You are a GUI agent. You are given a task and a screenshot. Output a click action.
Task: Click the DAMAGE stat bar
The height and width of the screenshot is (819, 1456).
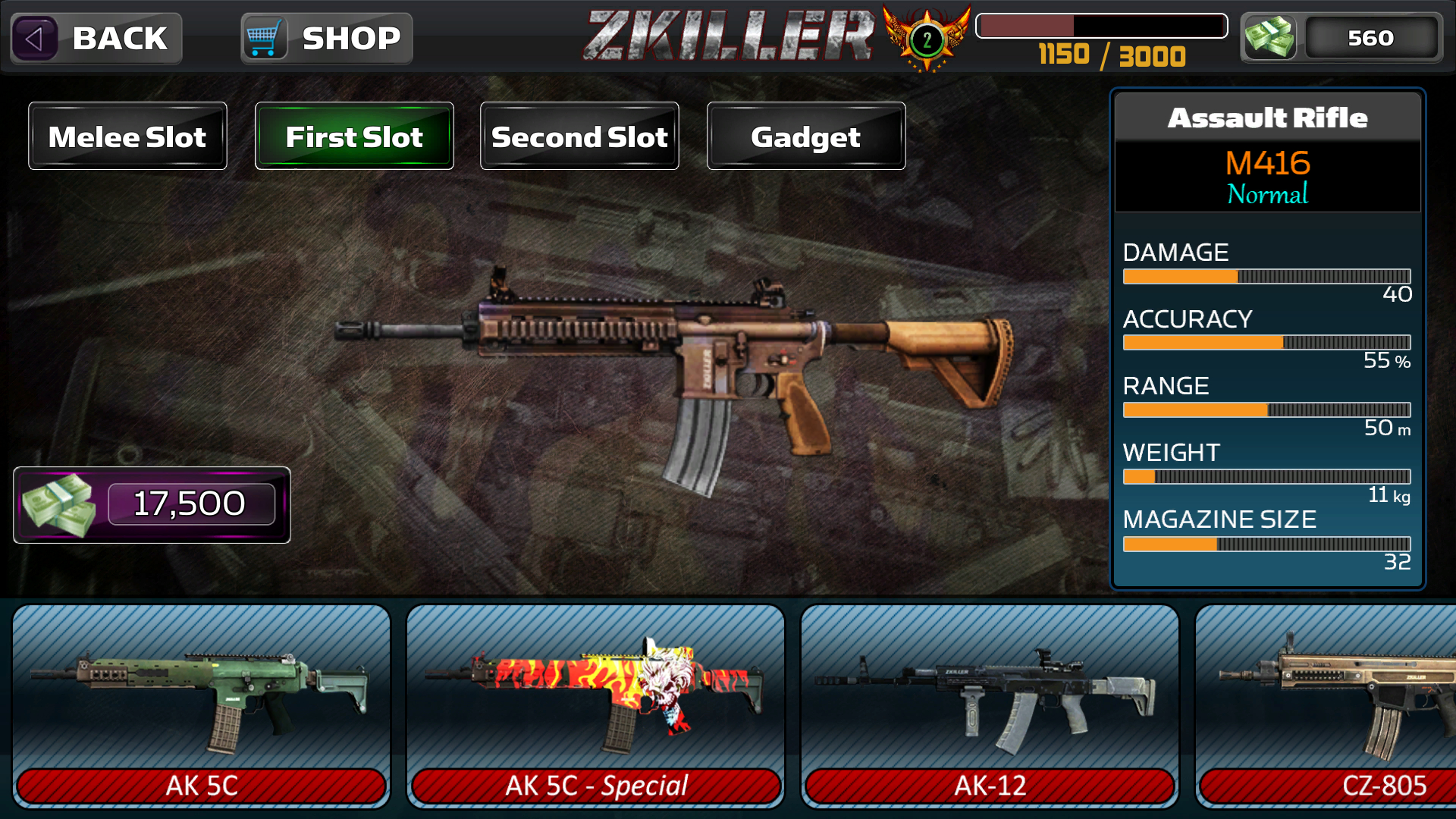[1266, 276]
